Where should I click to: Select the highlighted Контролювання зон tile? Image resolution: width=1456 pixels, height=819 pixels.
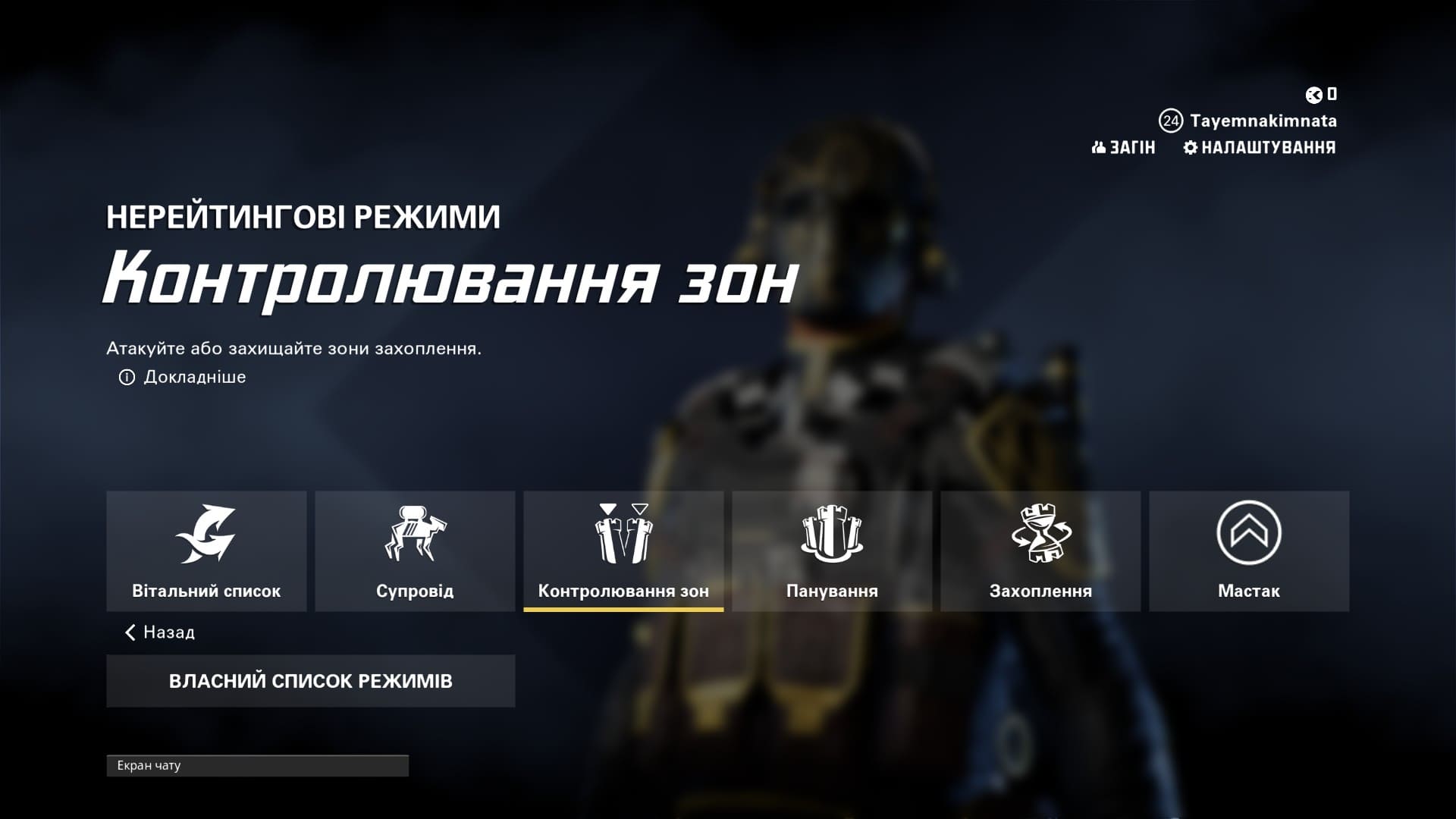click(623, 551)
